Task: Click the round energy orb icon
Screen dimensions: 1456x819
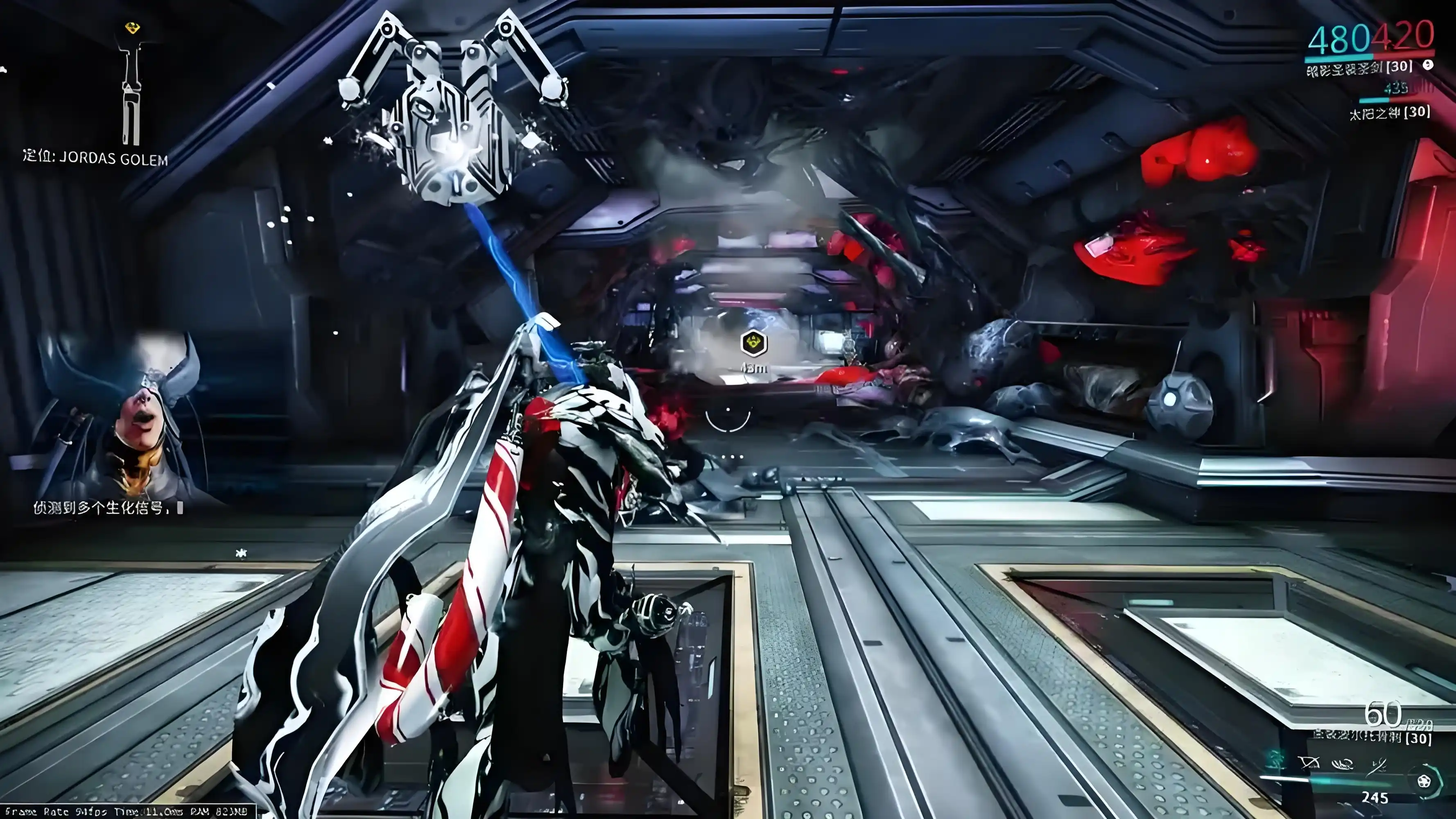Action: (x=1424, y=782)
